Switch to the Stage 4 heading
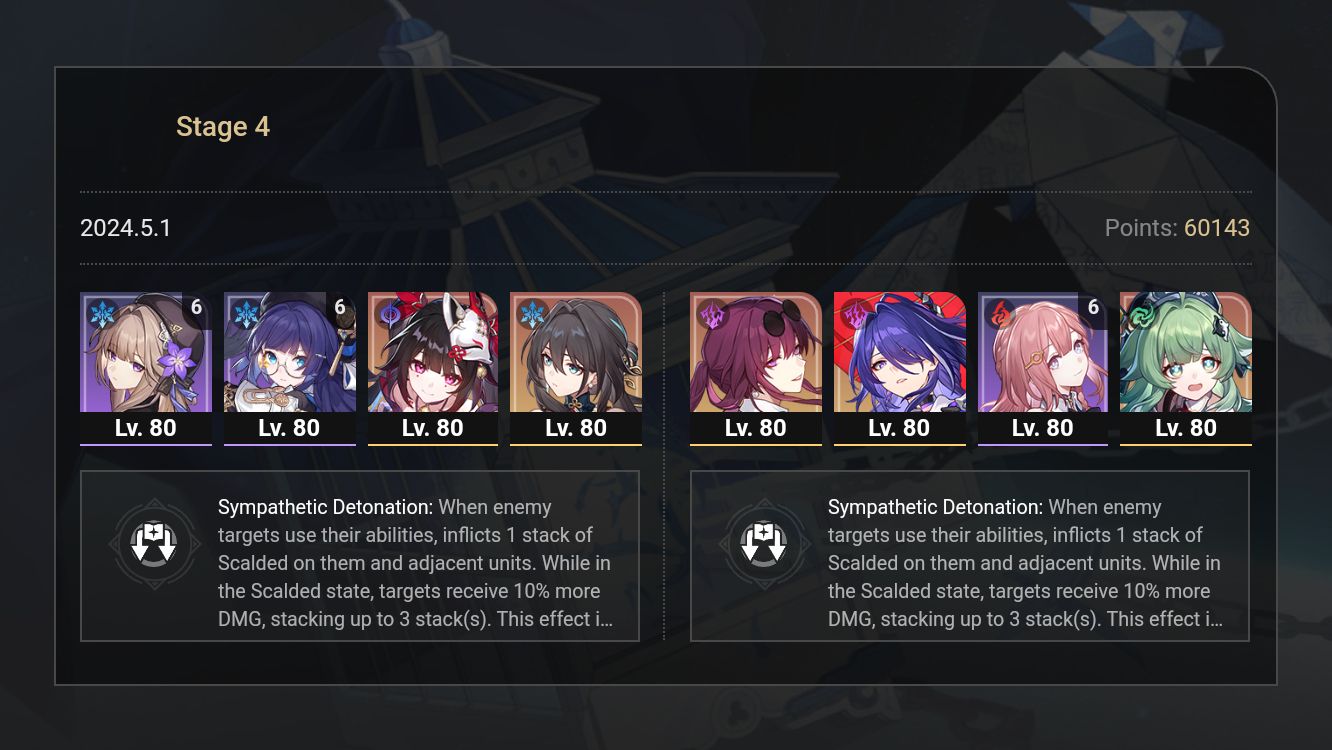This screenshot has height=750, width=1332. coord(222,126)
